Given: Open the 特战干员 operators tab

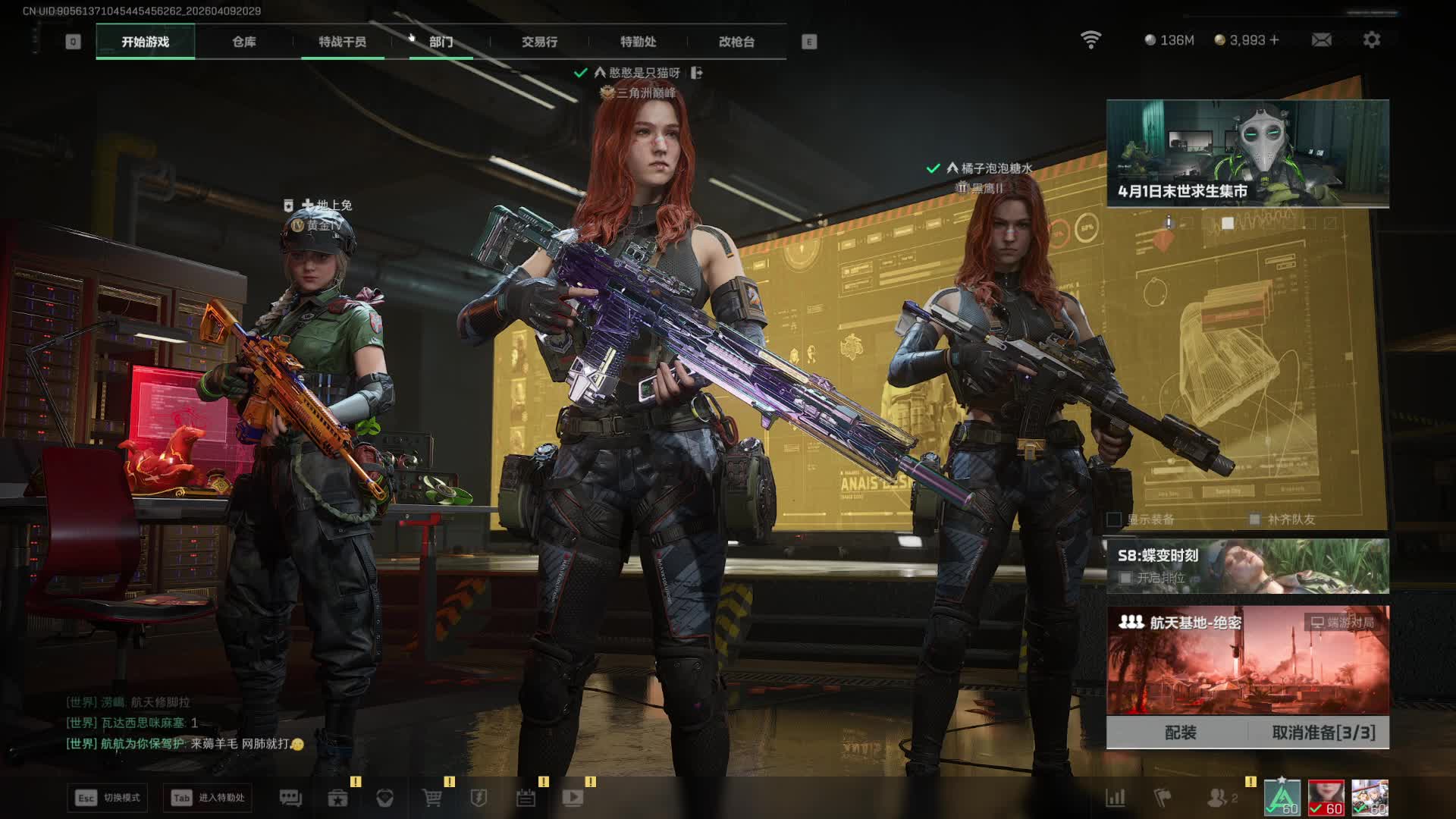Looking at the screenshot, I should click(x=342, y=42).
